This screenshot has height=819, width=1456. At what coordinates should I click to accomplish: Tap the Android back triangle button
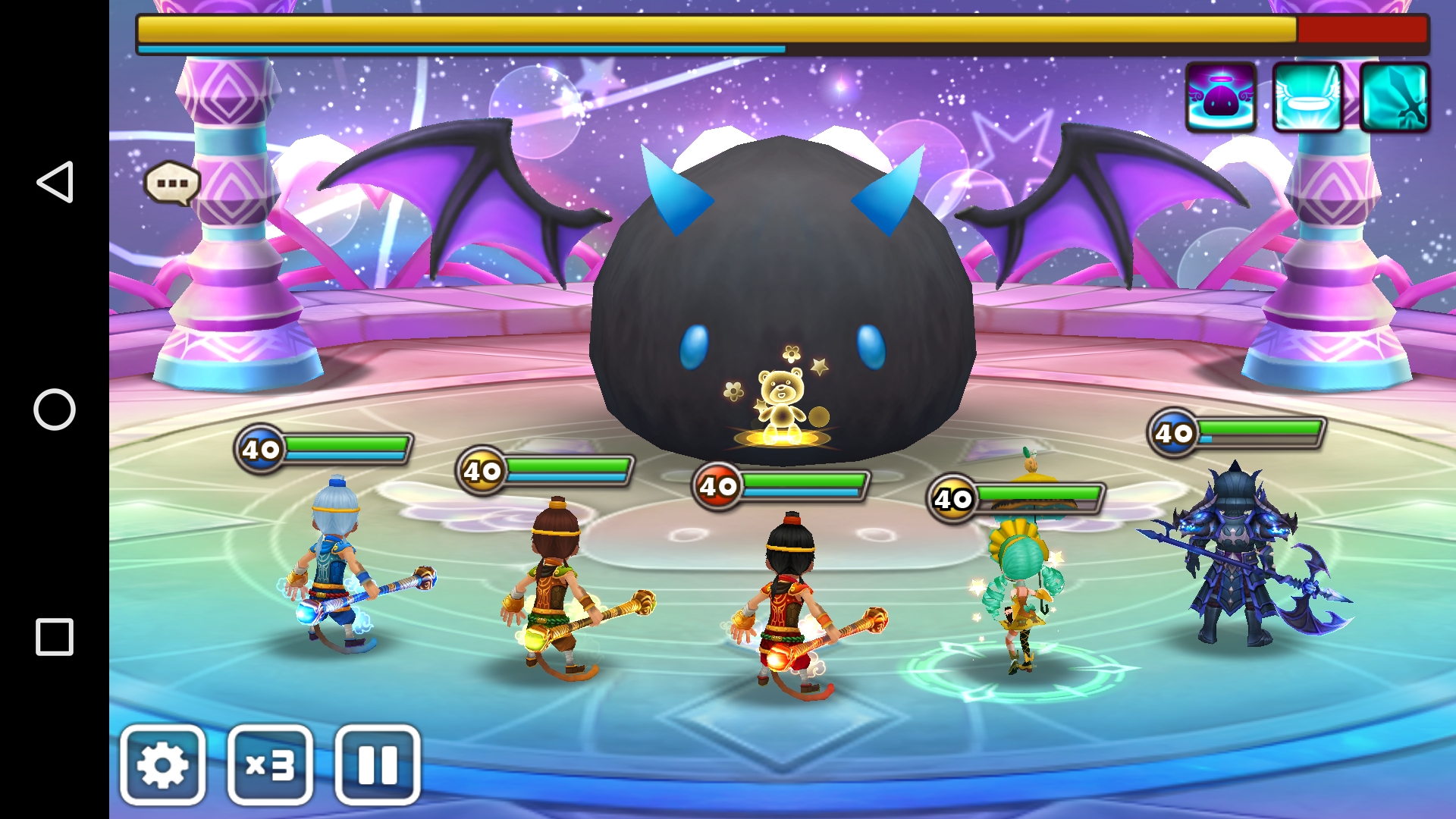[55, 182]
